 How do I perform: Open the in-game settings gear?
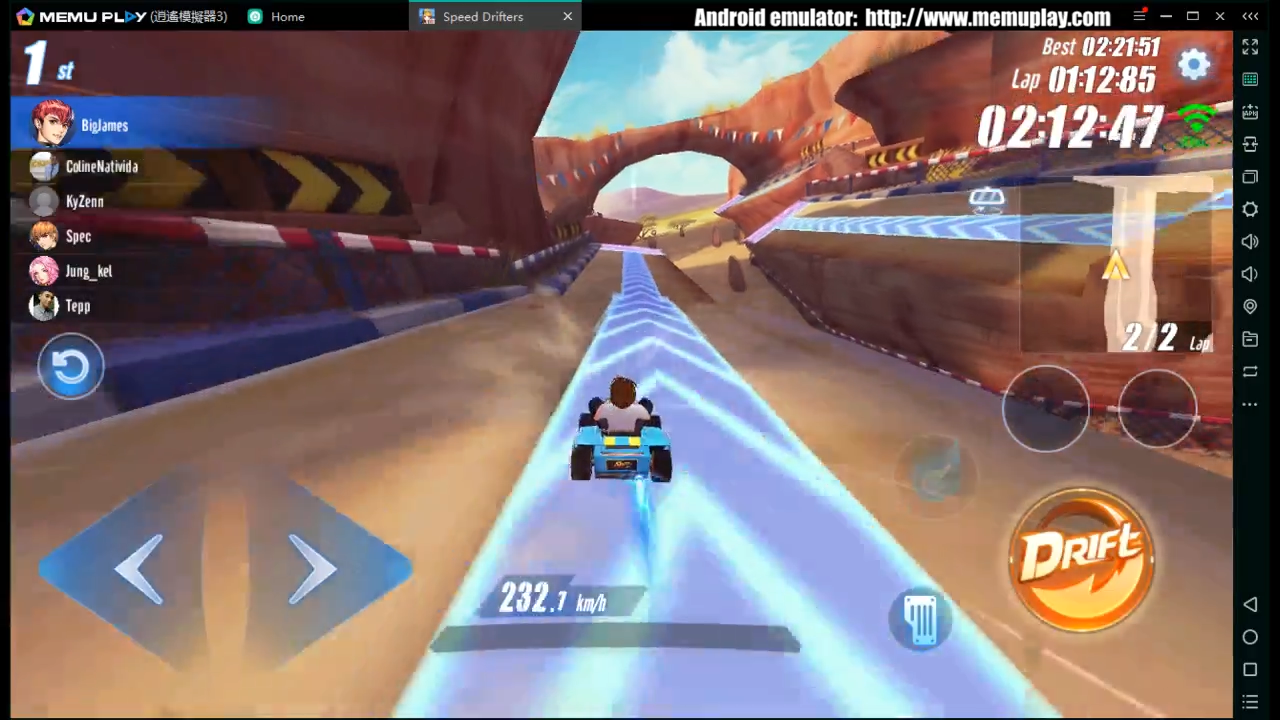(x=1194, y=64)
